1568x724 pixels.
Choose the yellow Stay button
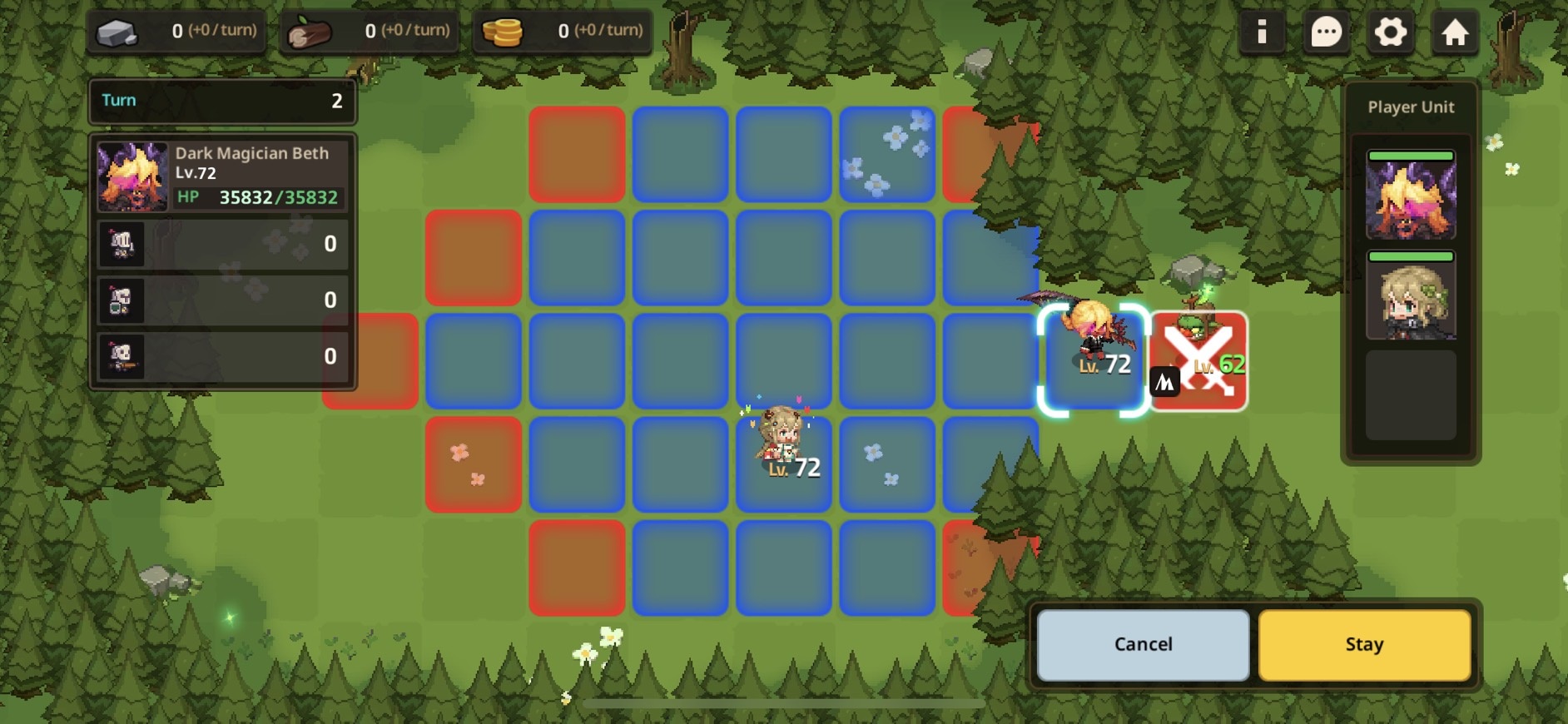coord(1364,645)
